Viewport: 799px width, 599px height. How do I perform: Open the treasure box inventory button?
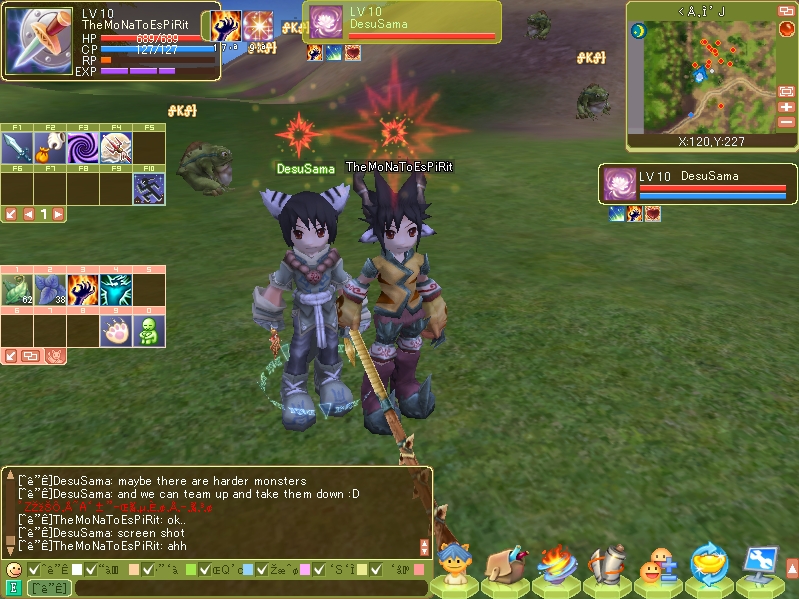pos(506,568)
